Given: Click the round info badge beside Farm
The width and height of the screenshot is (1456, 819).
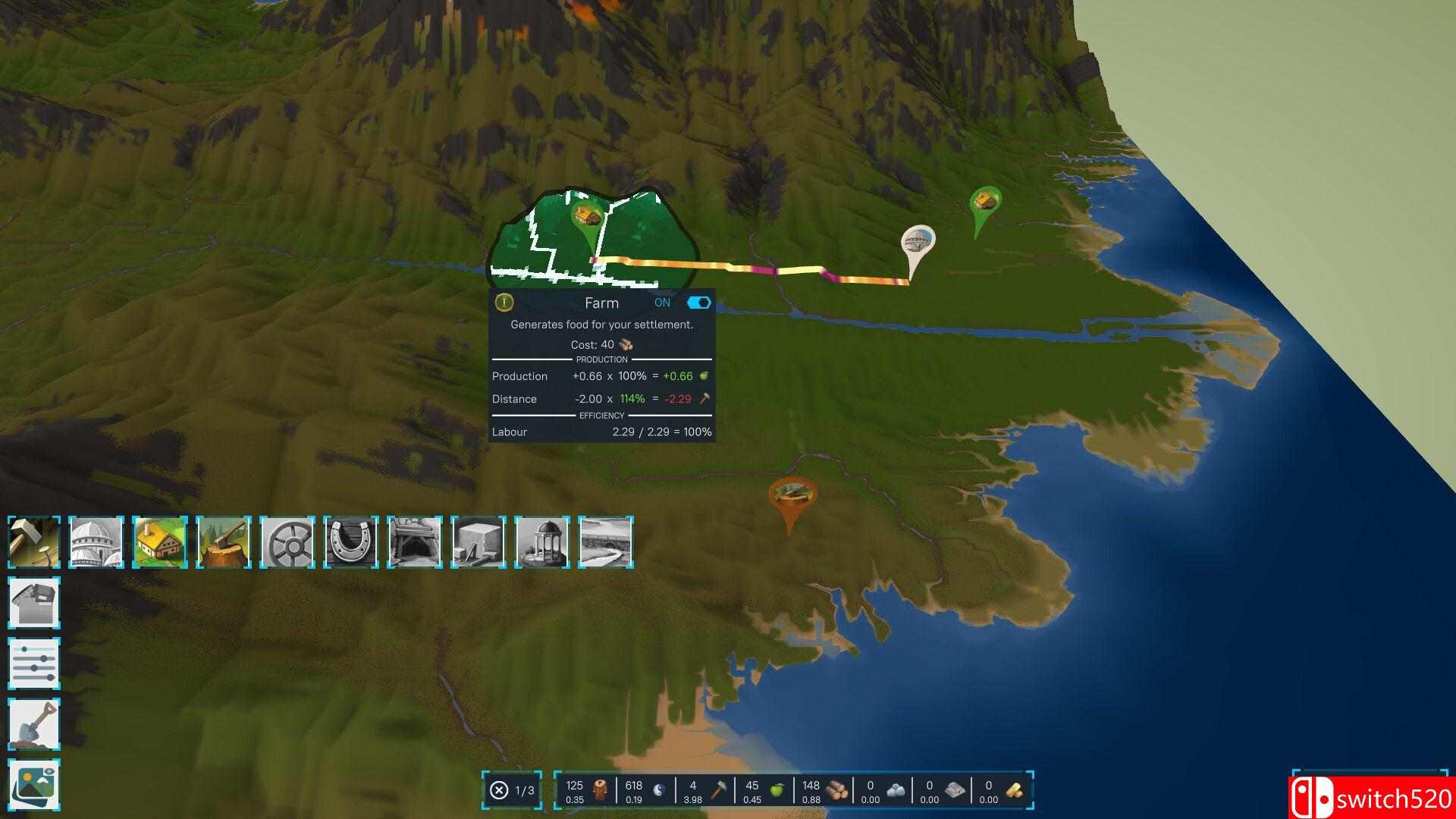Looking at the screenshot, I should click(x=504, y=303).
